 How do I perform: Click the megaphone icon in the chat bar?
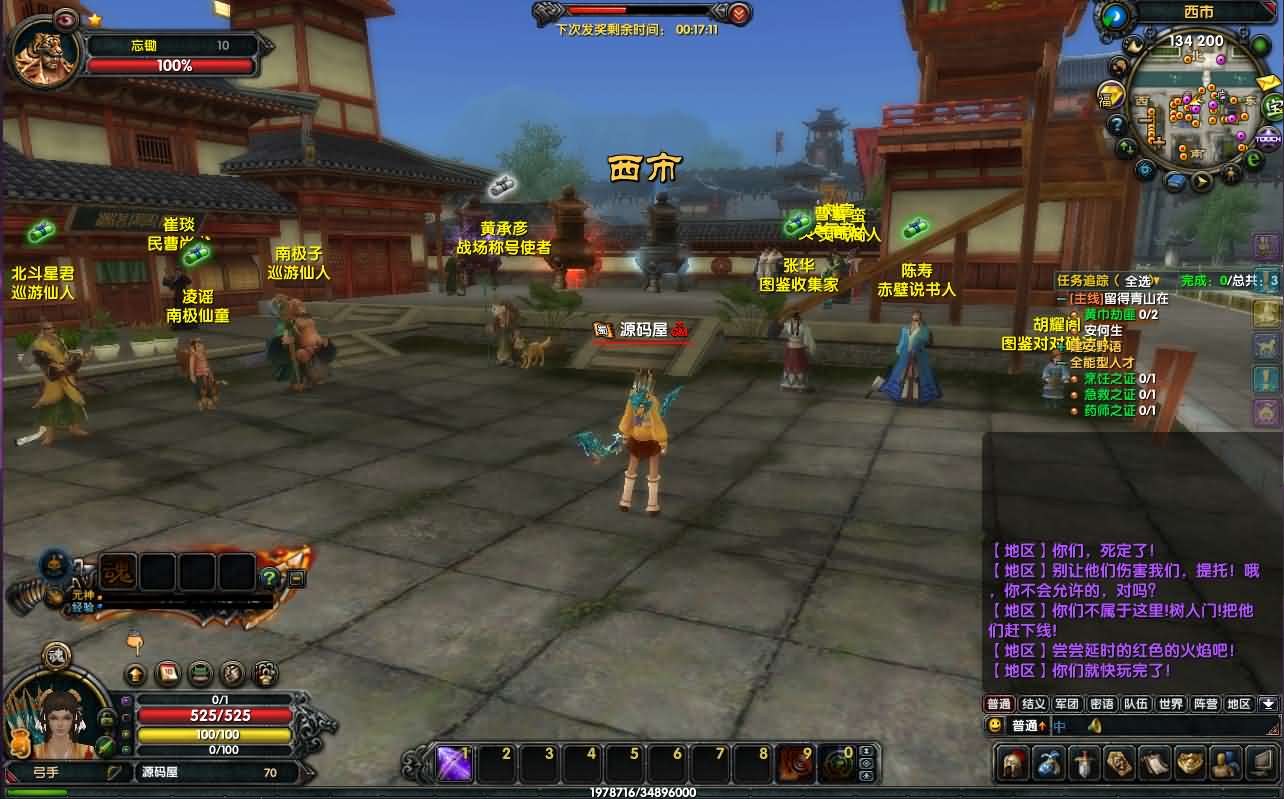1094,727
